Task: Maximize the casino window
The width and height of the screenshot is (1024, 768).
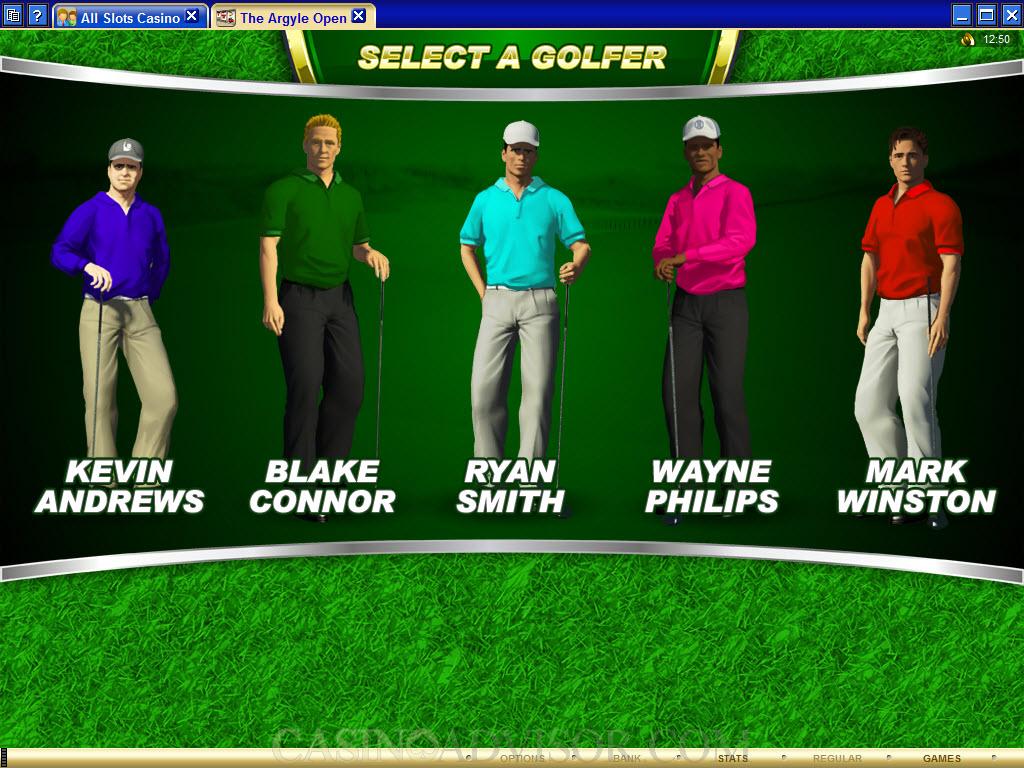Action: click(x=986, y=15)
